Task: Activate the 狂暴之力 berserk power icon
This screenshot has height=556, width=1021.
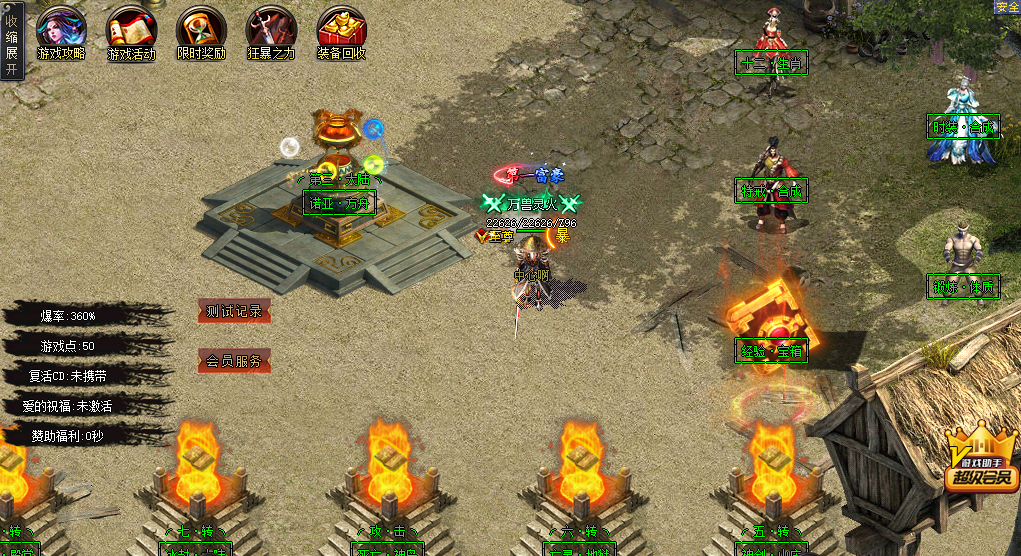Action: coord(271,32)
